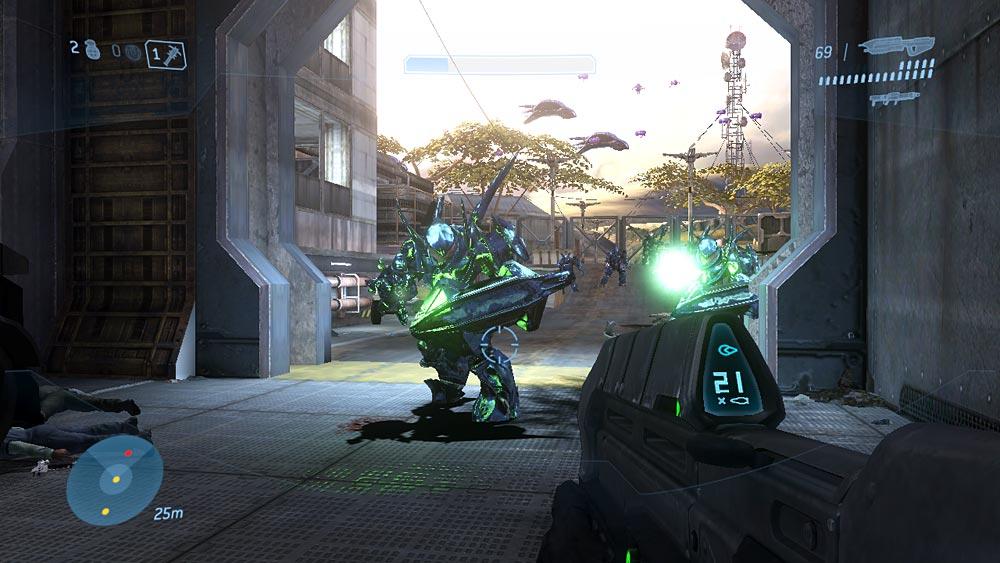Image resolution: width=1000 pixels, height=563 pixels.
Task: Select the frag grenade icon
Action: (93, 51)
